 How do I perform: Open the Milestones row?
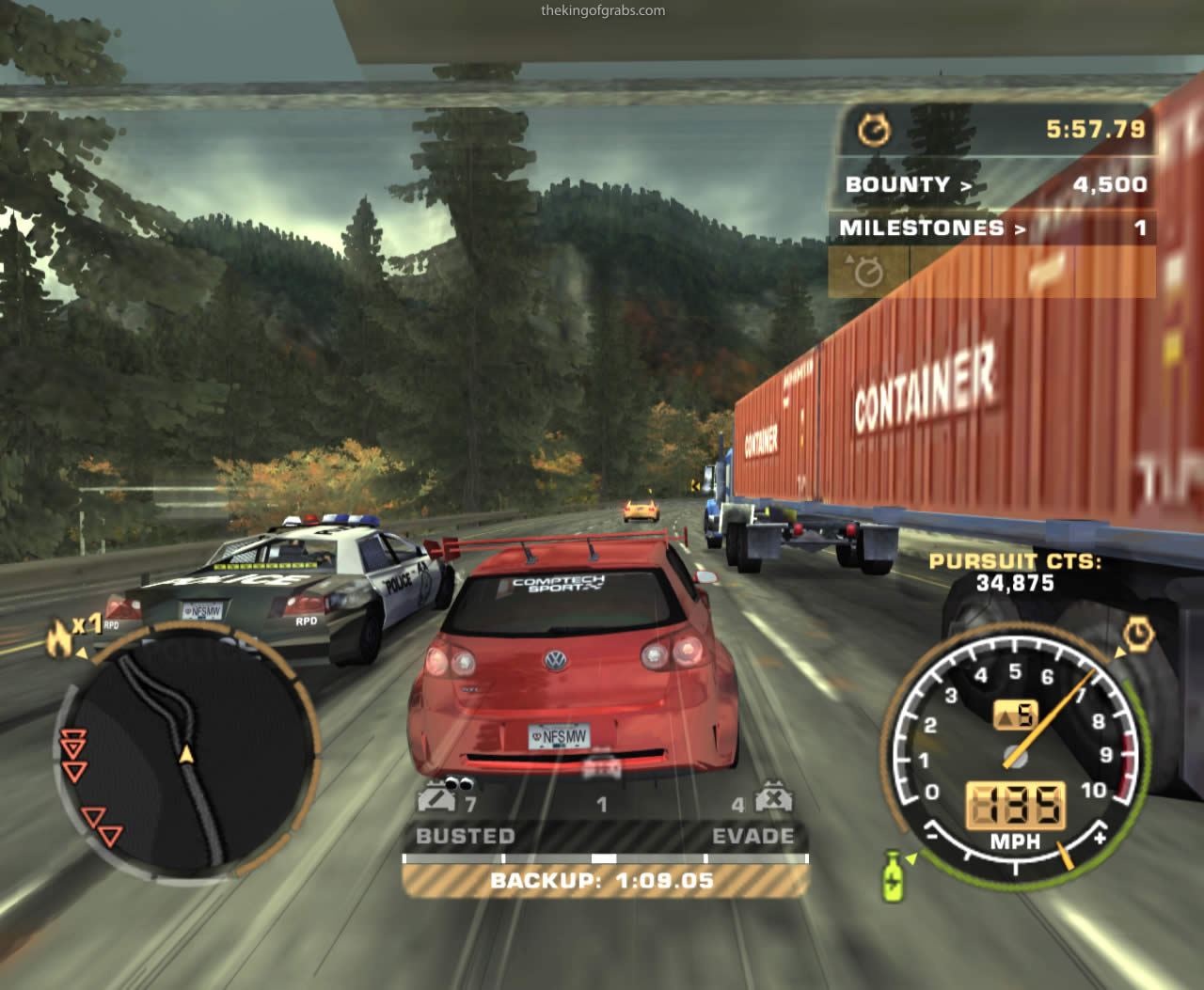(992, 228)
